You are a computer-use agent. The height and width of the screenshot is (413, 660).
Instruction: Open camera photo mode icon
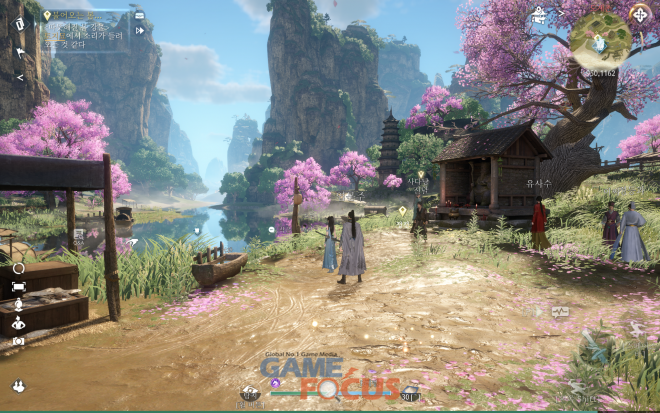(x=18, y=341)
